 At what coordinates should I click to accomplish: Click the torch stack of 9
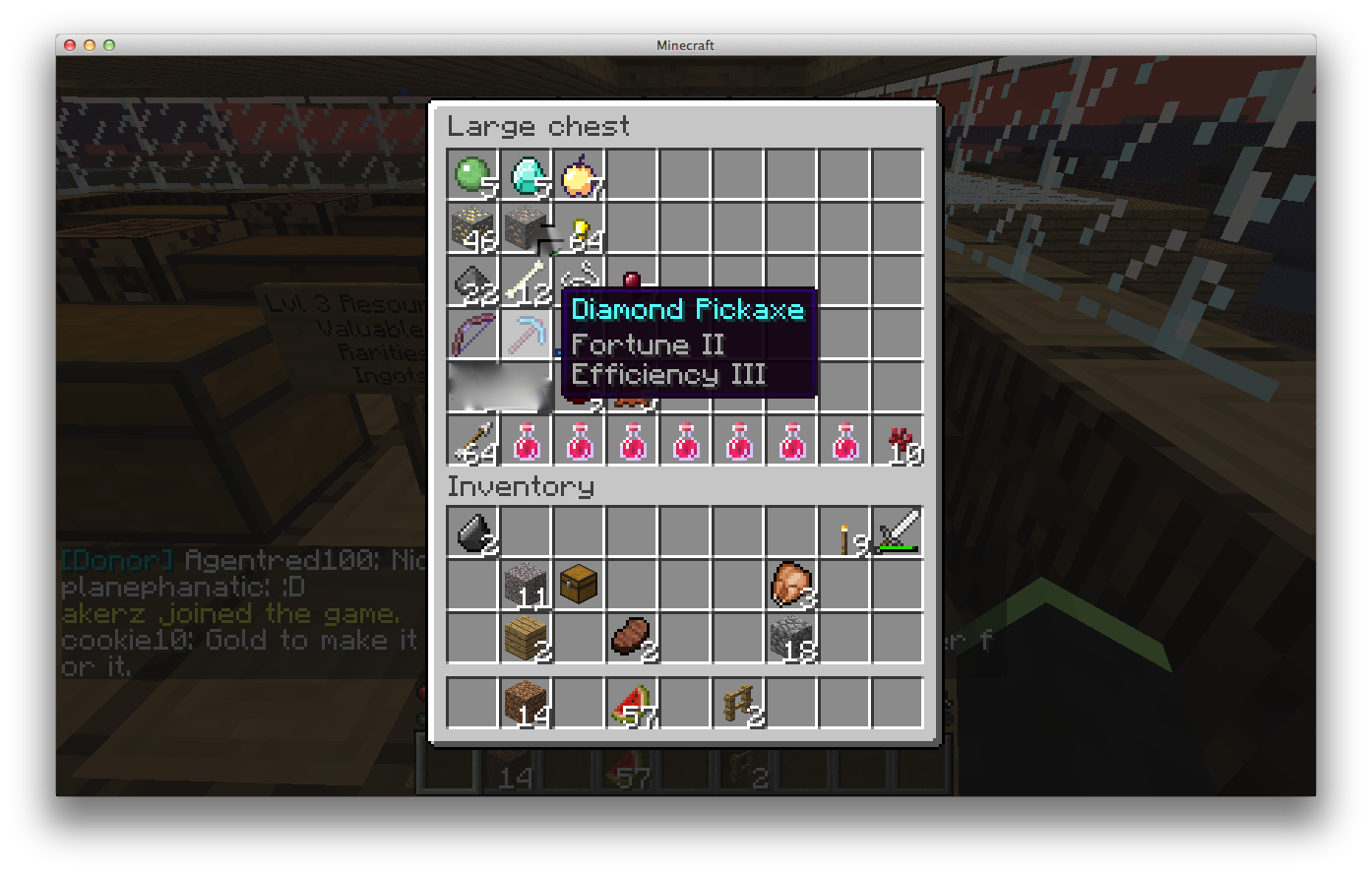[x=844, y=531]
